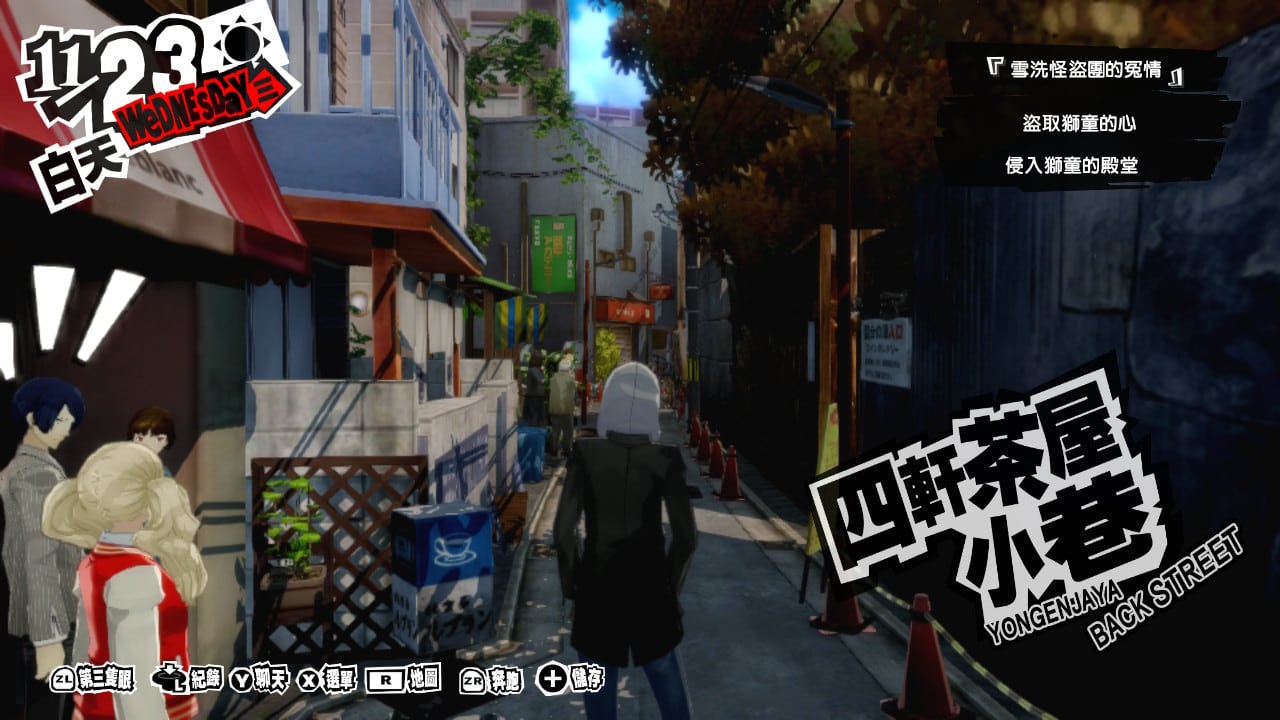
Task: Select the 盜取獅童的心 objective entry
Action: coord(1079,124)
